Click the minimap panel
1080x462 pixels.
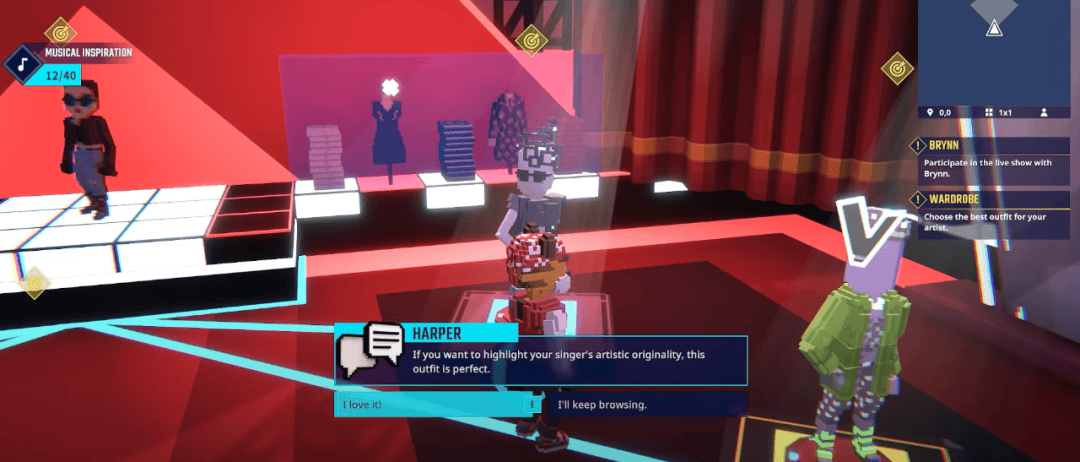(x=996, y=50)
